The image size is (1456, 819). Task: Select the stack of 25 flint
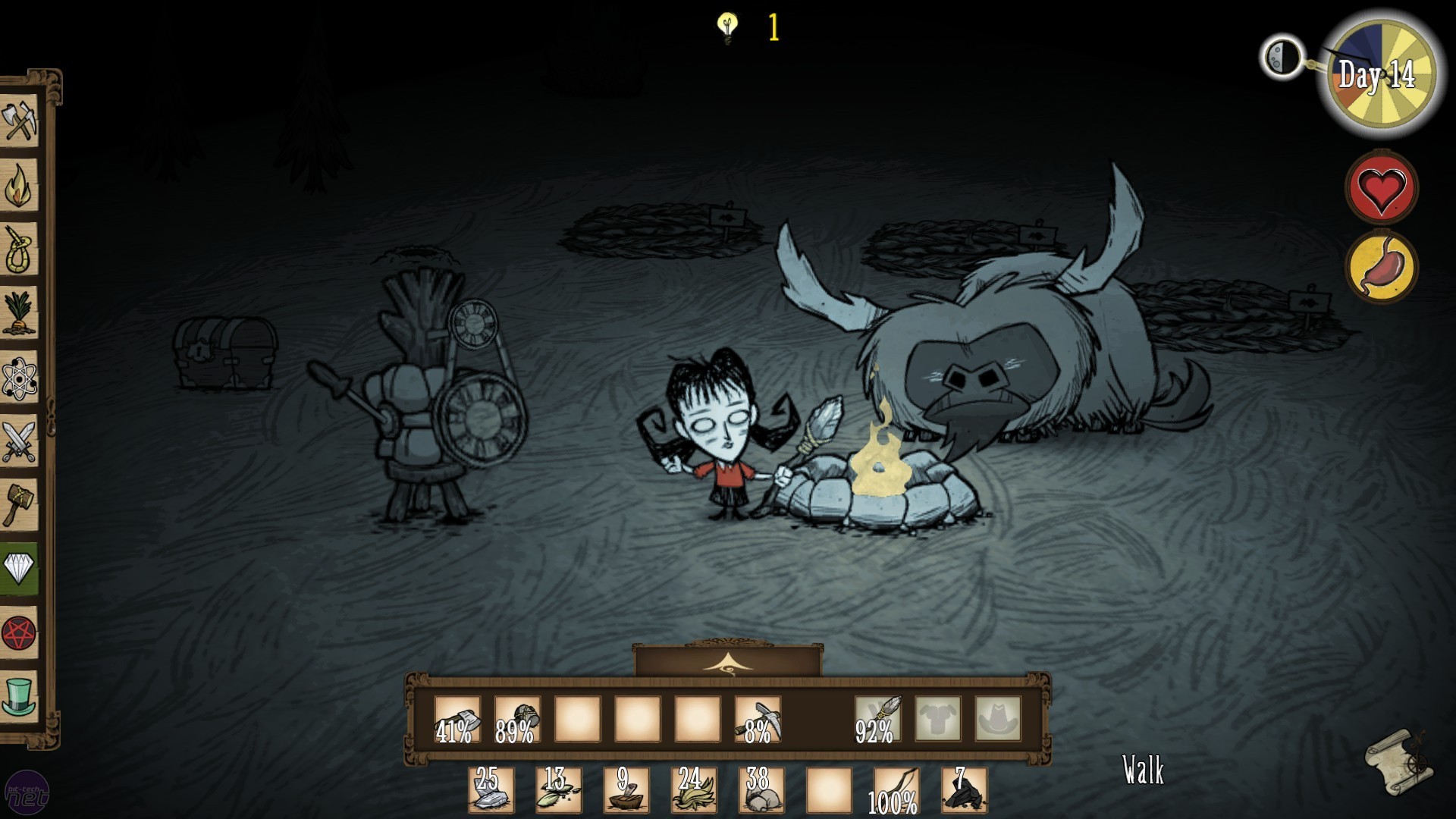pos(491,790)
